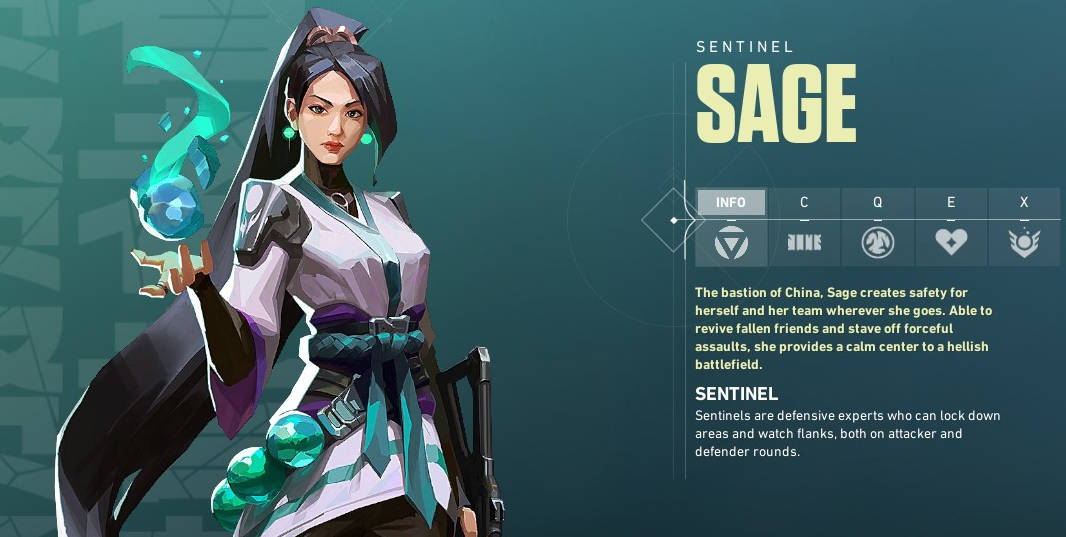The height and width of the screenshot is (537, 1066).
Task: Switch to the Q ability tab
Action: pos(877,202)
